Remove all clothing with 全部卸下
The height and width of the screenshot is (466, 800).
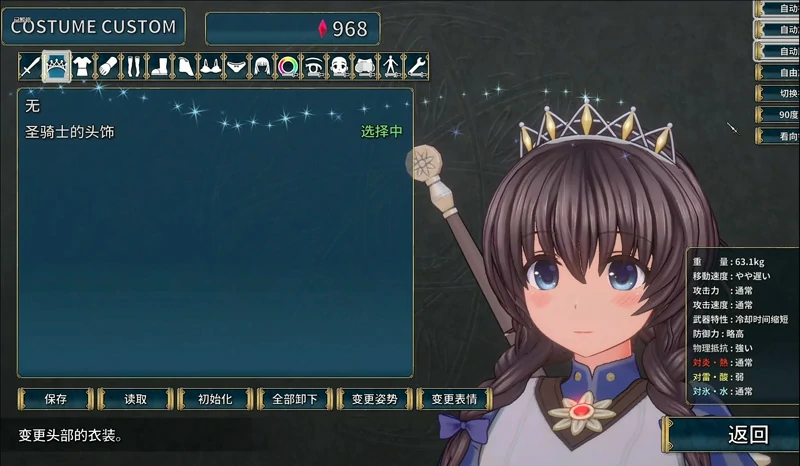(294, 398)
